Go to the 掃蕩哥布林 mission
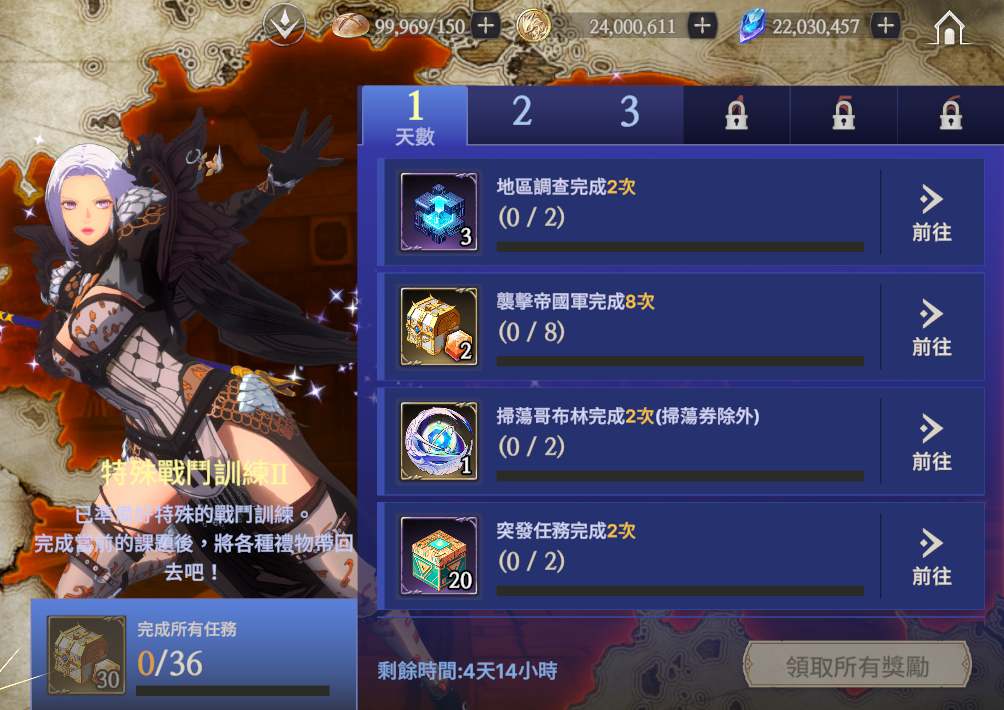 (931, 443)
